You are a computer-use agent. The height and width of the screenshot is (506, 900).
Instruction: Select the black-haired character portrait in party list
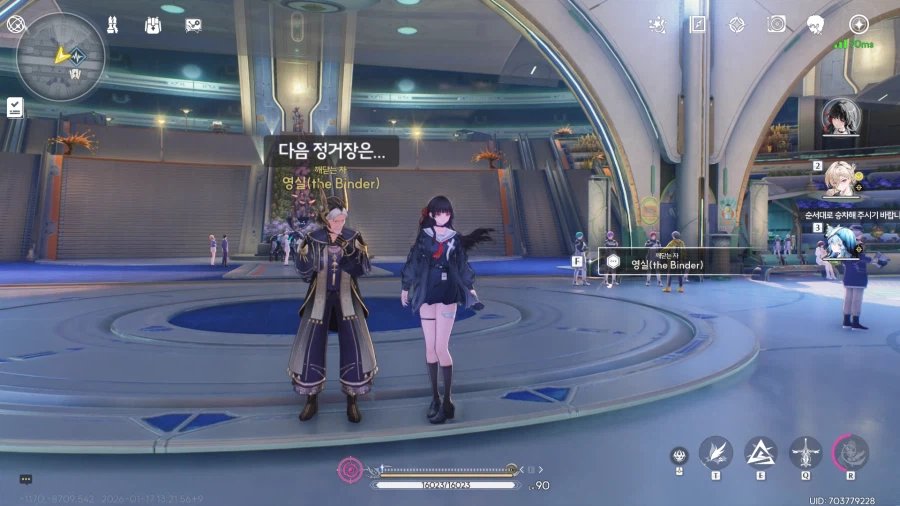tap(840, 117)
